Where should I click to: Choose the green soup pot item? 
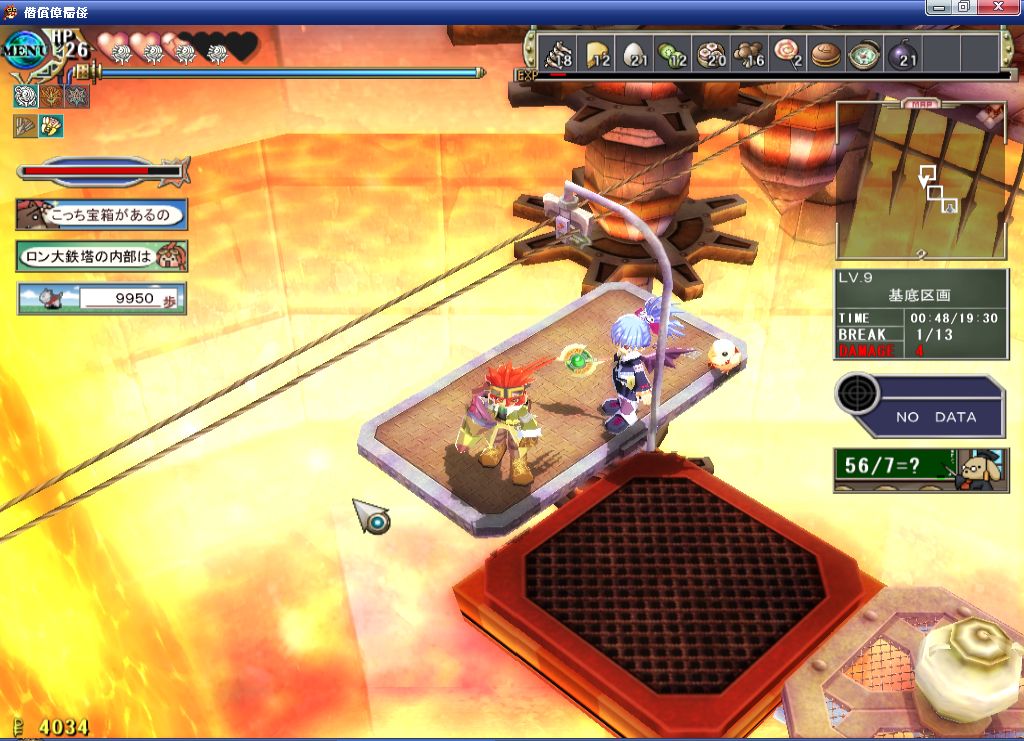point(862,53)
